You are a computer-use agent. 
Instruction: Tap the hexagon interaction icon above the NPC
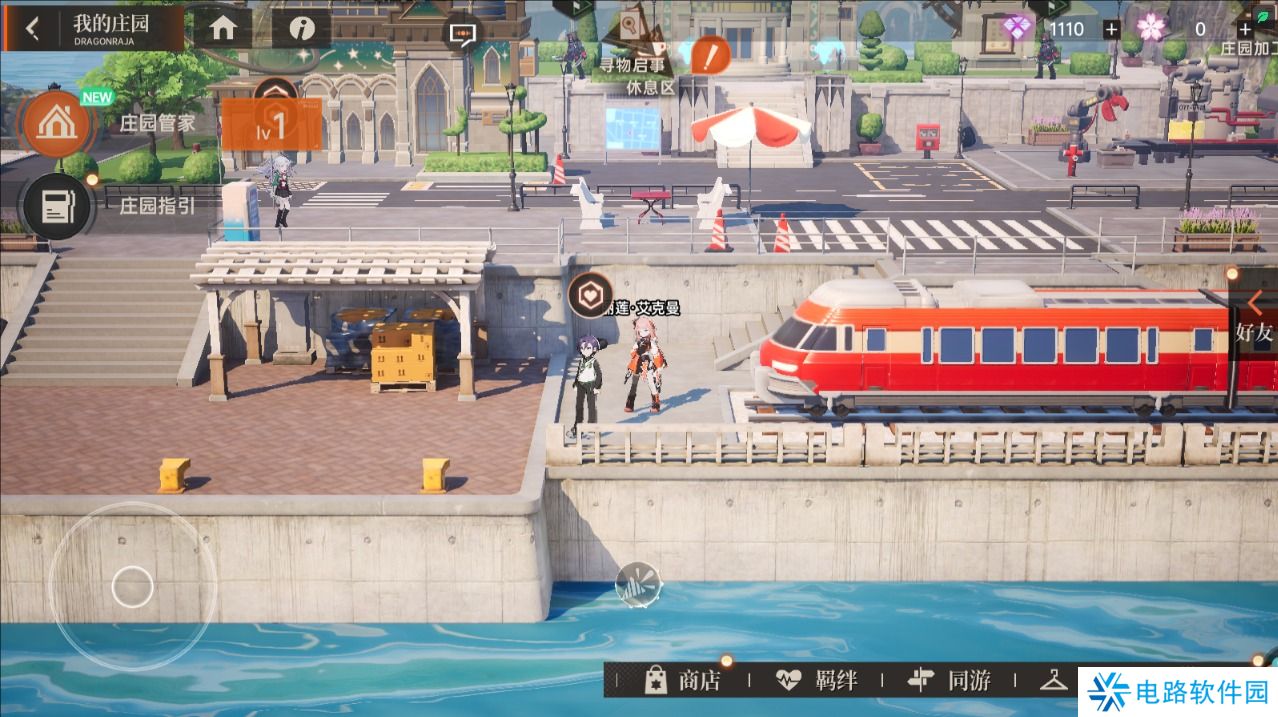(x=590, y=294)
